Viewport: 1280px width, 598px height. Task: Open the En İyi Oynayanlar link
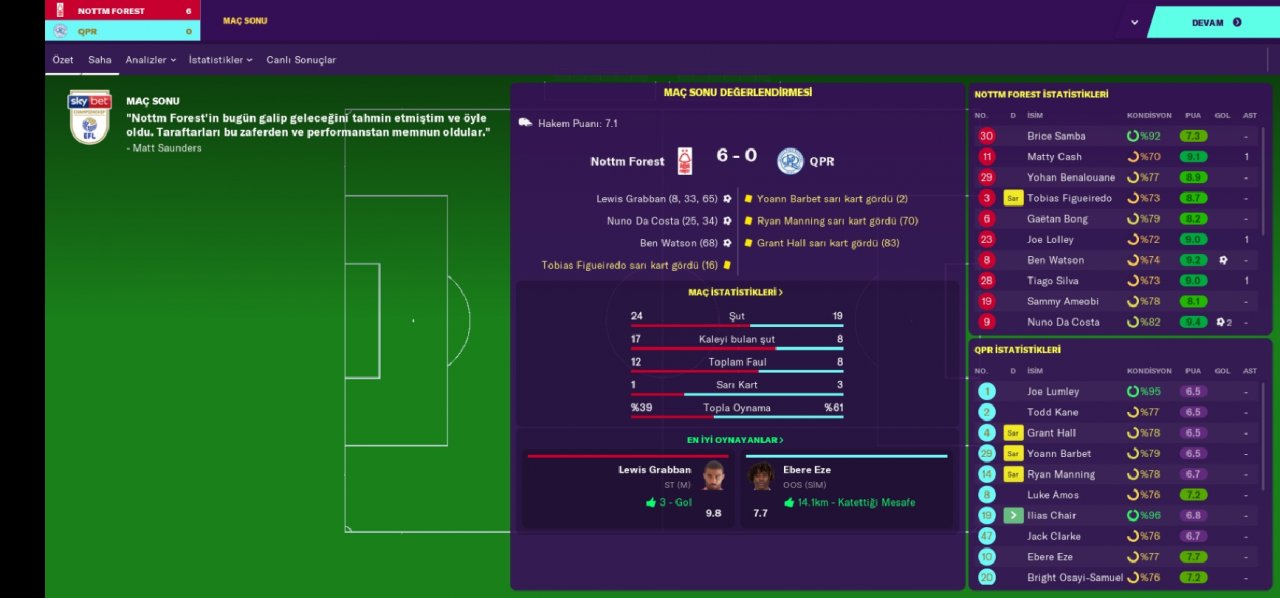pos(735,440)
